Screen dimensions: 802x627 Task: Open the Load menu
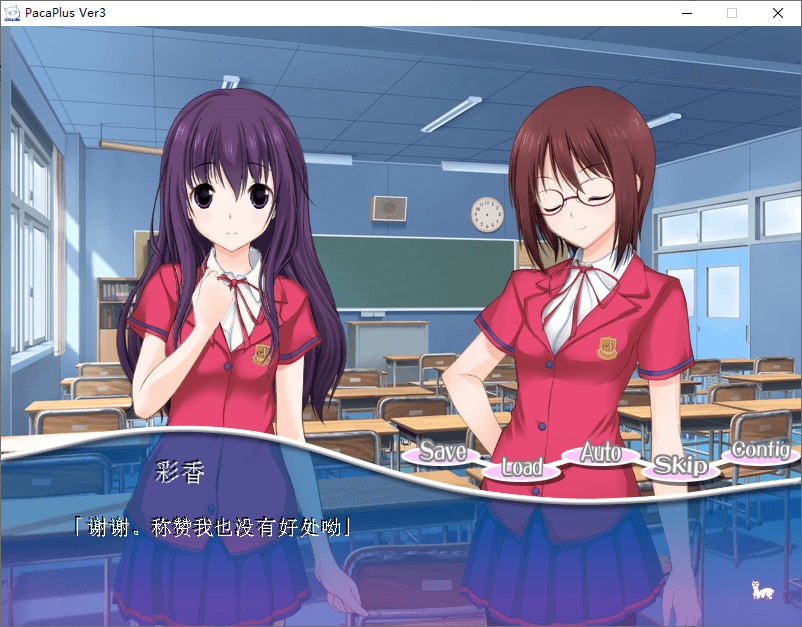(x=521, y=467)
